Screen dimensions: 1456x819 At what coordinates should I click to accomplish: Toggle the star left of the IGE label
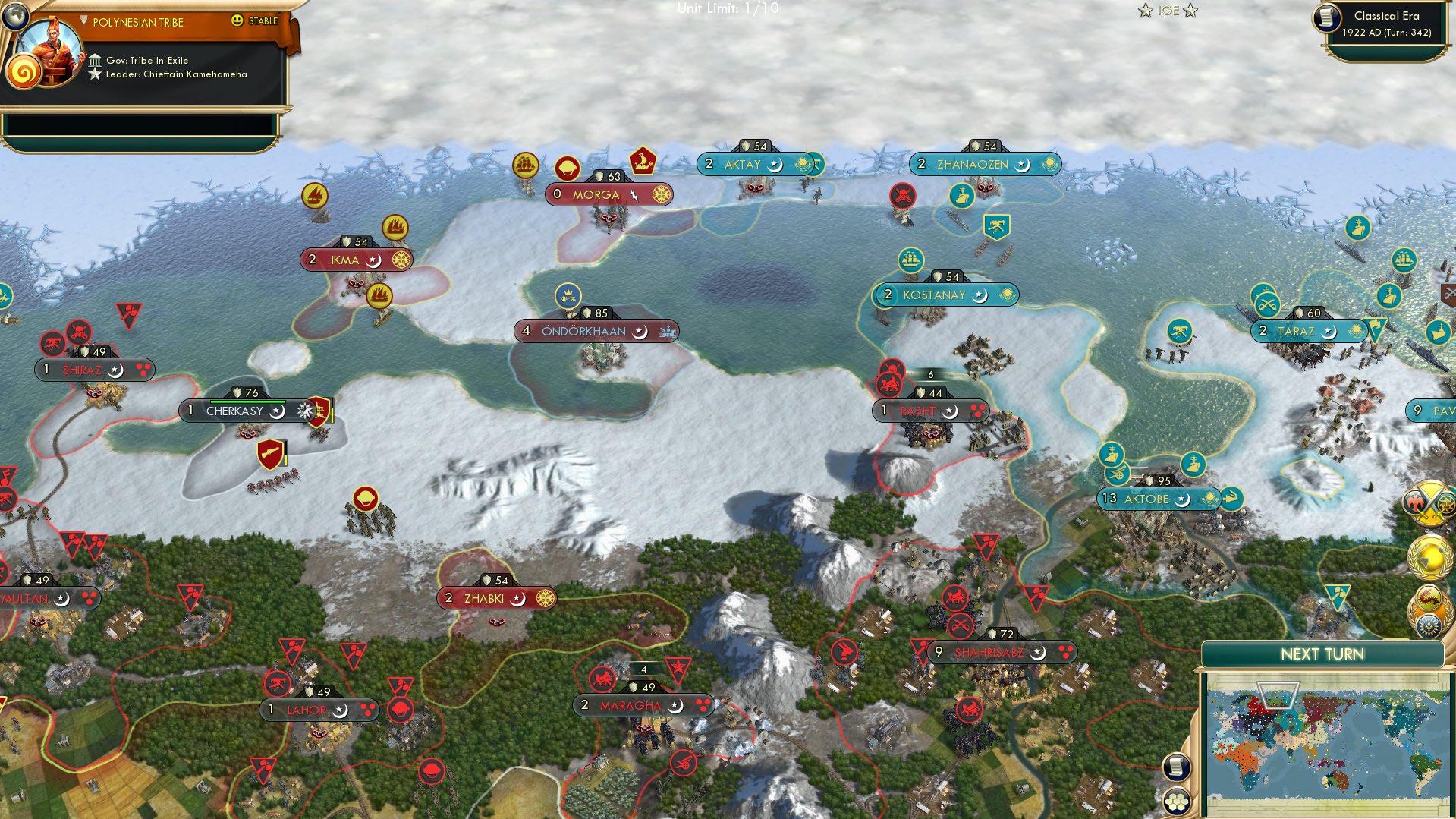pyautogui.click(x=1145, y=11)
